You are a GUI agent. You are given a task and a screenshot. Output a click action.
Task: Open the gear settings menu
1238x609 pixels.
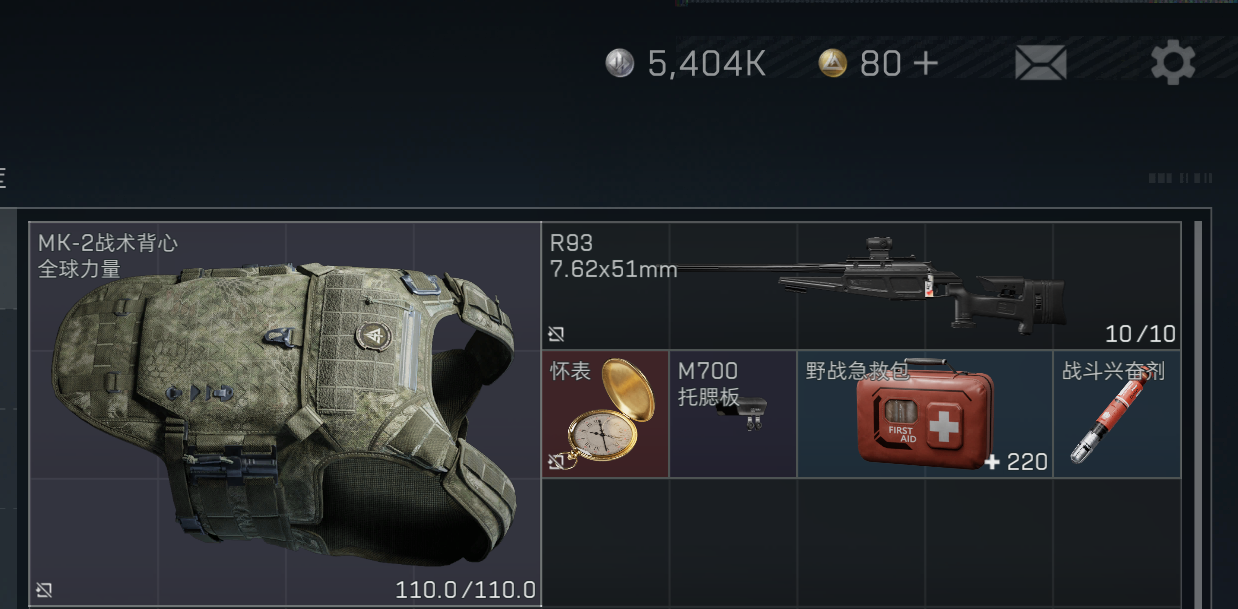pyautogui.click(x=1173, y=63)
